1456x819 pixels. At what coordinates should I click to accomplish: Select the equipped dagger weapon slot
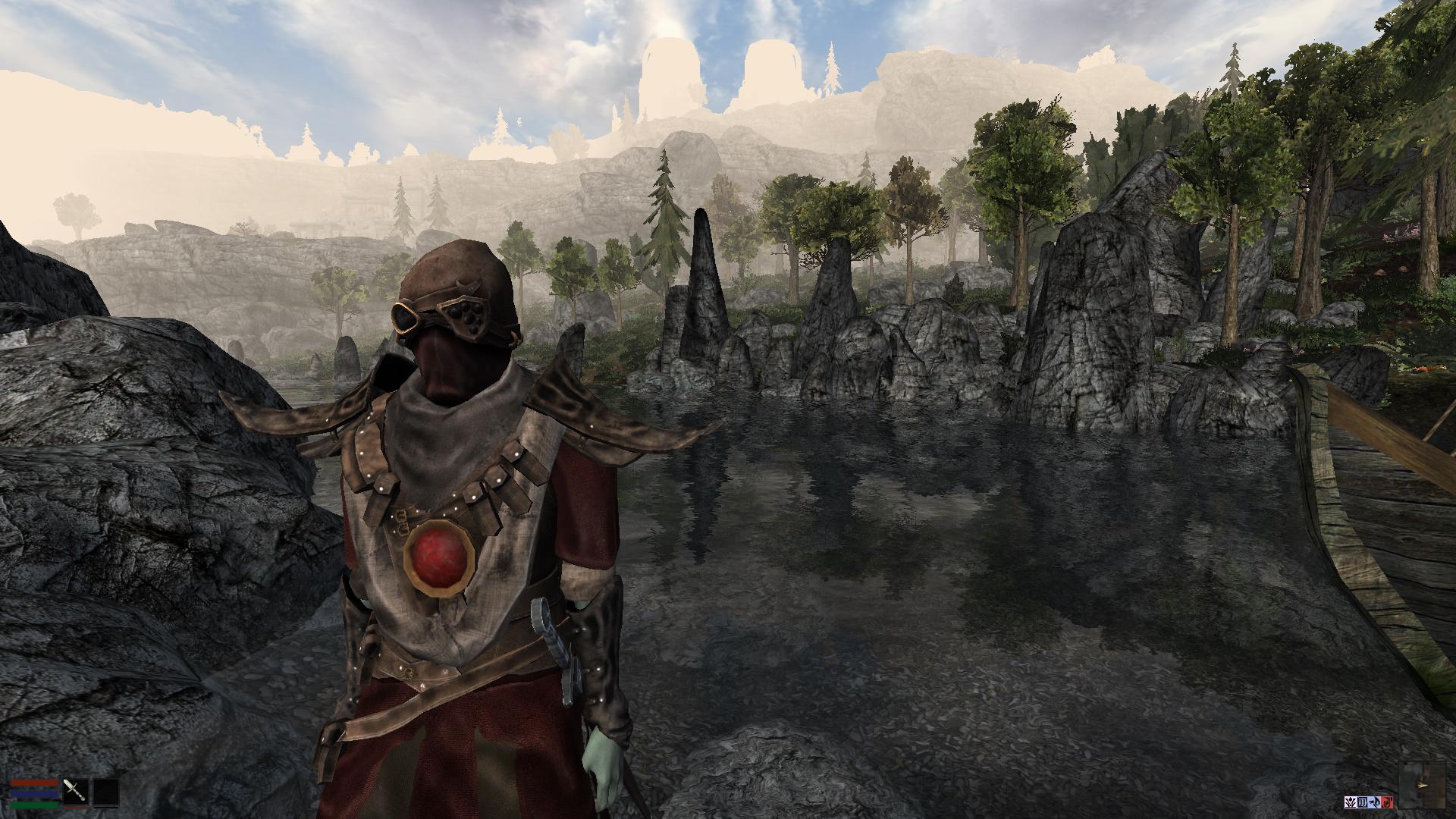75,791
